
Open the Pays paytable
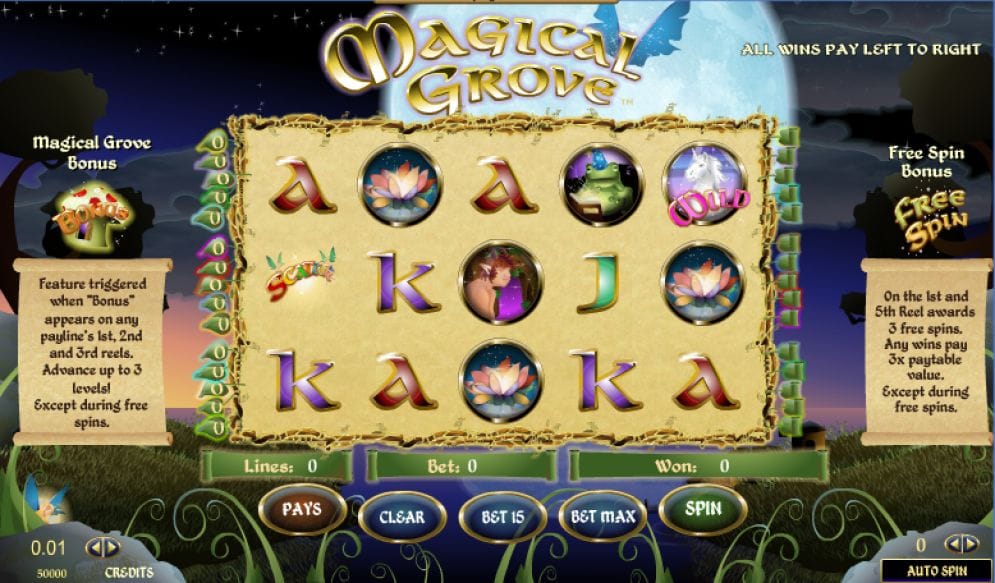[302, 510]
